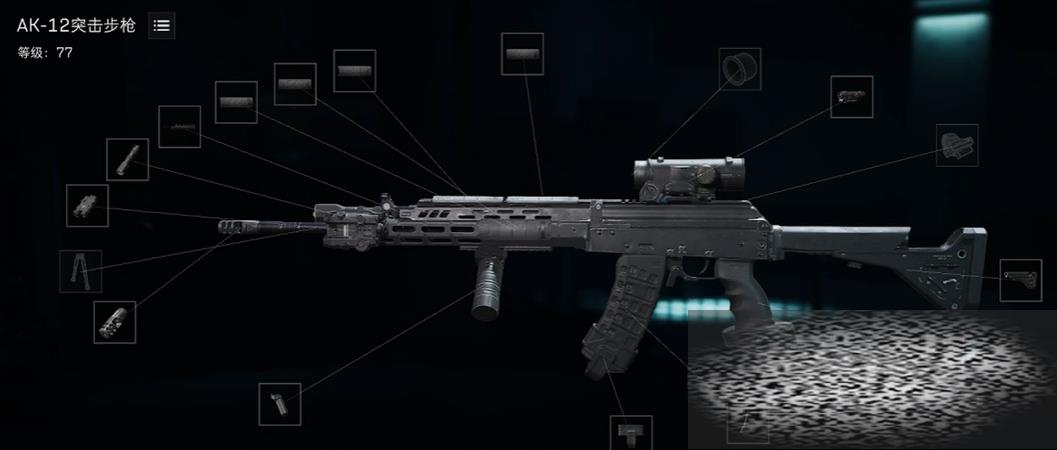The image size is (1057, 450).
Task: Choose the tilted cylindrical tube attachment slot
Action: [x=128, y=160]
